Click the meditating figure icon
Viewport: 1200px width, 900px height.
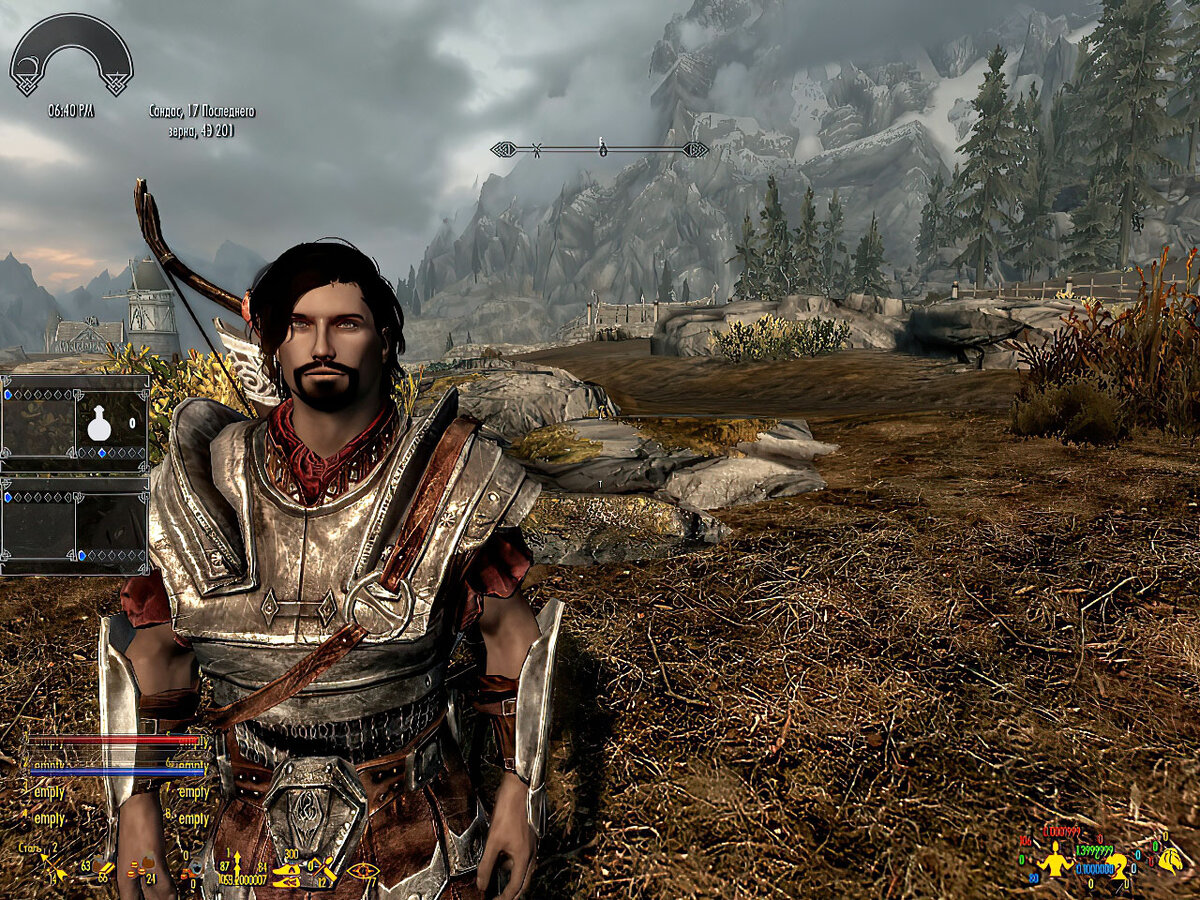pyautogui.click(x=1054, y=862)
